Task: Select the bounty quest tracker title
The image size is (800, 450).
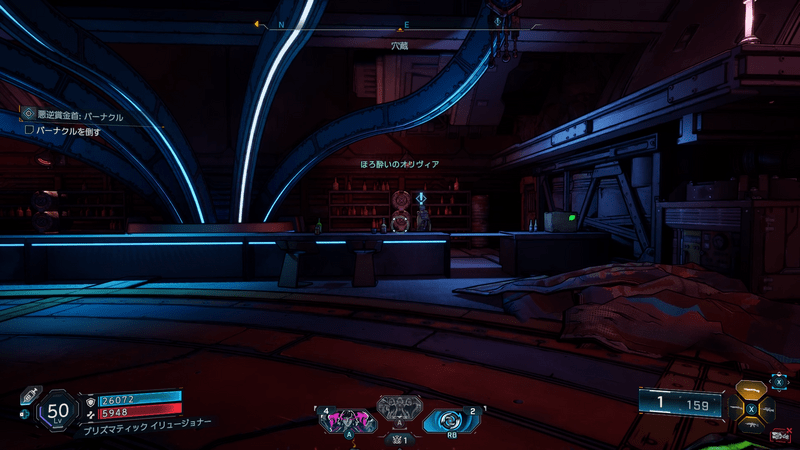Action: (80, 116)
